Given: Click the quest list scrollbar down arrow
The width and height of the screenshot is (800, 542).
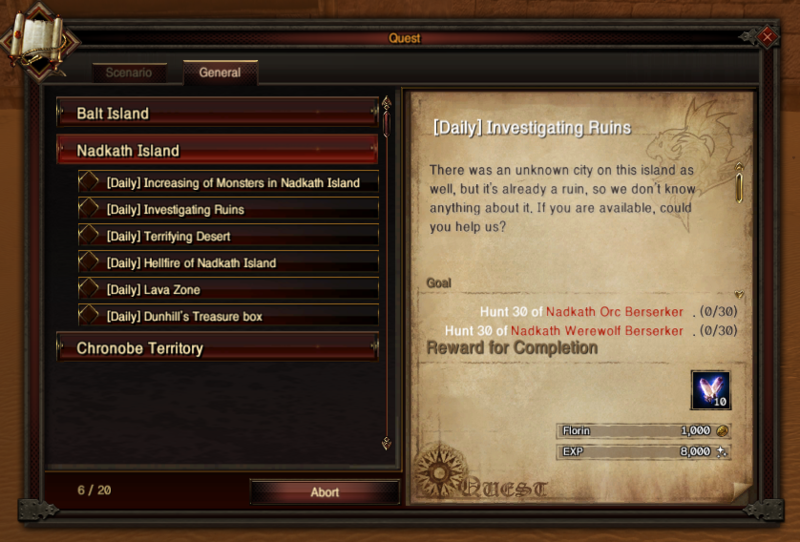Looking at the screenshot, I should [387, 443].
